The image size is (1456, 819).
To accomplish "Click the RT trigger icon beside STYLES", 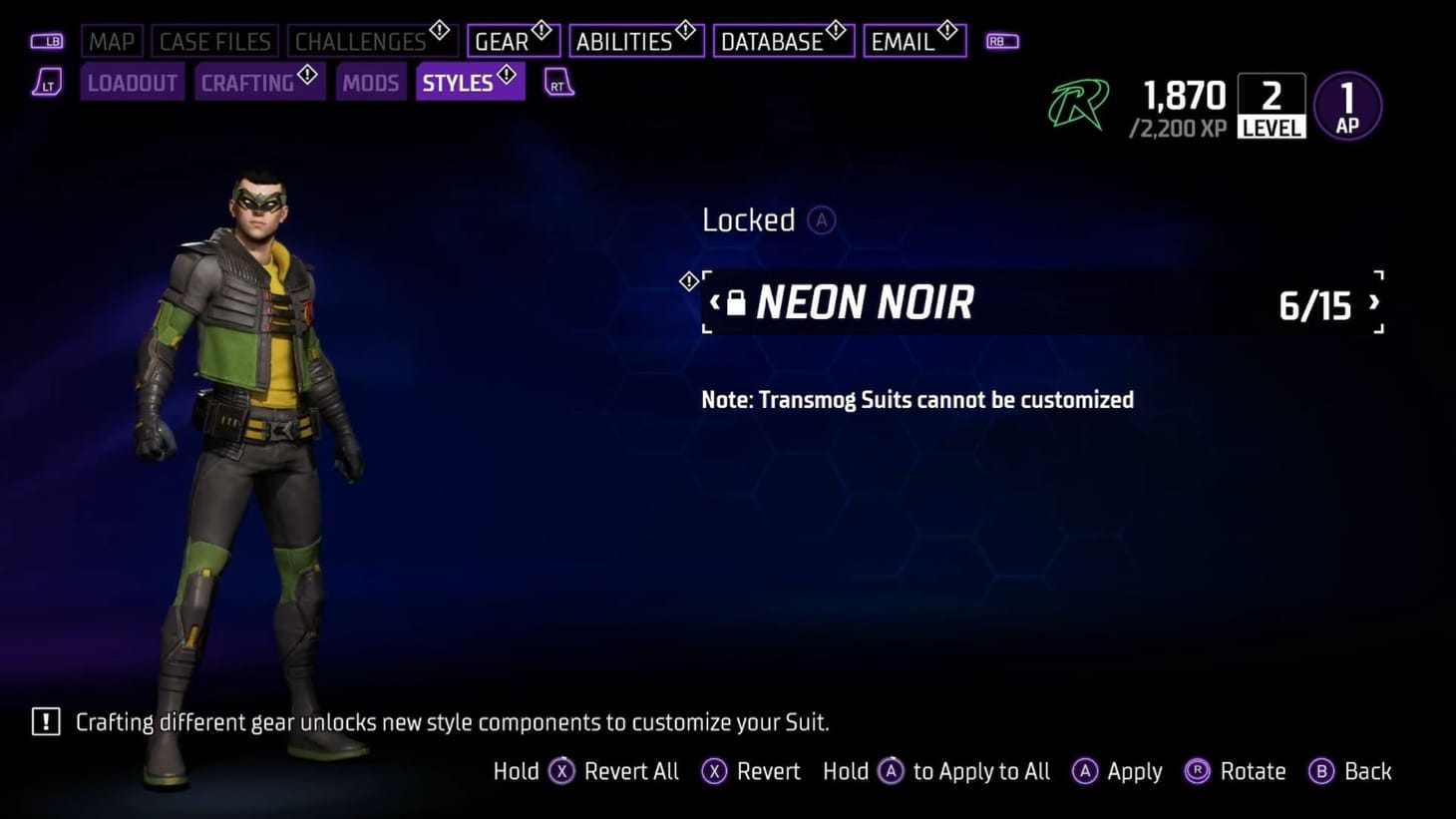I will 556,84.
